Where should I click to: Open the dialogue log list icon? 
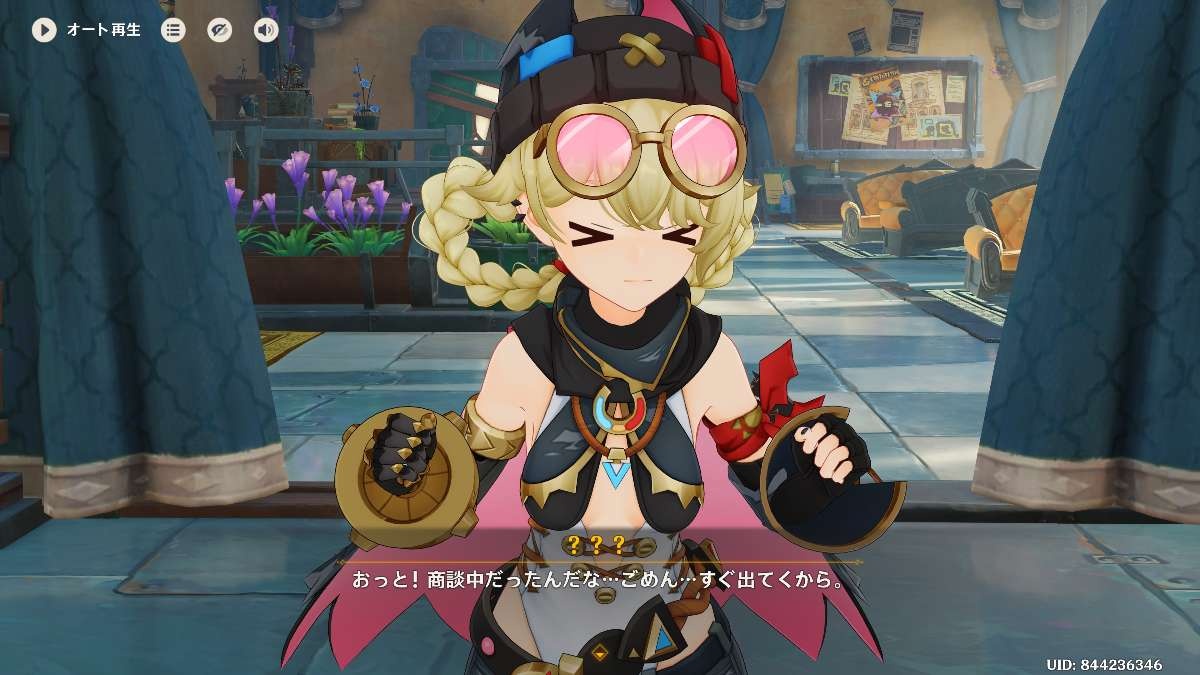point(173,30)
